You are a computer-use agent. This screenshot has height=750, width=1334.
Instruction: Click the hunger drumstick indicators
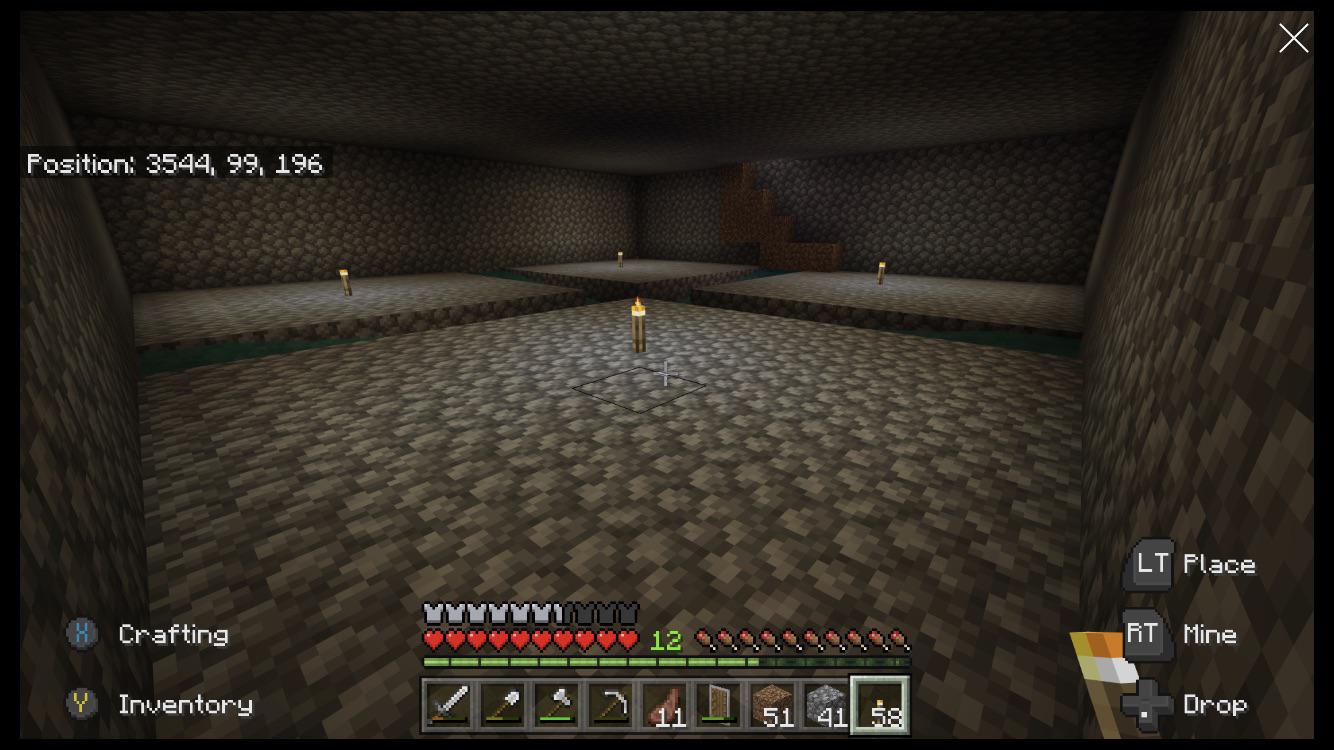coord(800,637)
